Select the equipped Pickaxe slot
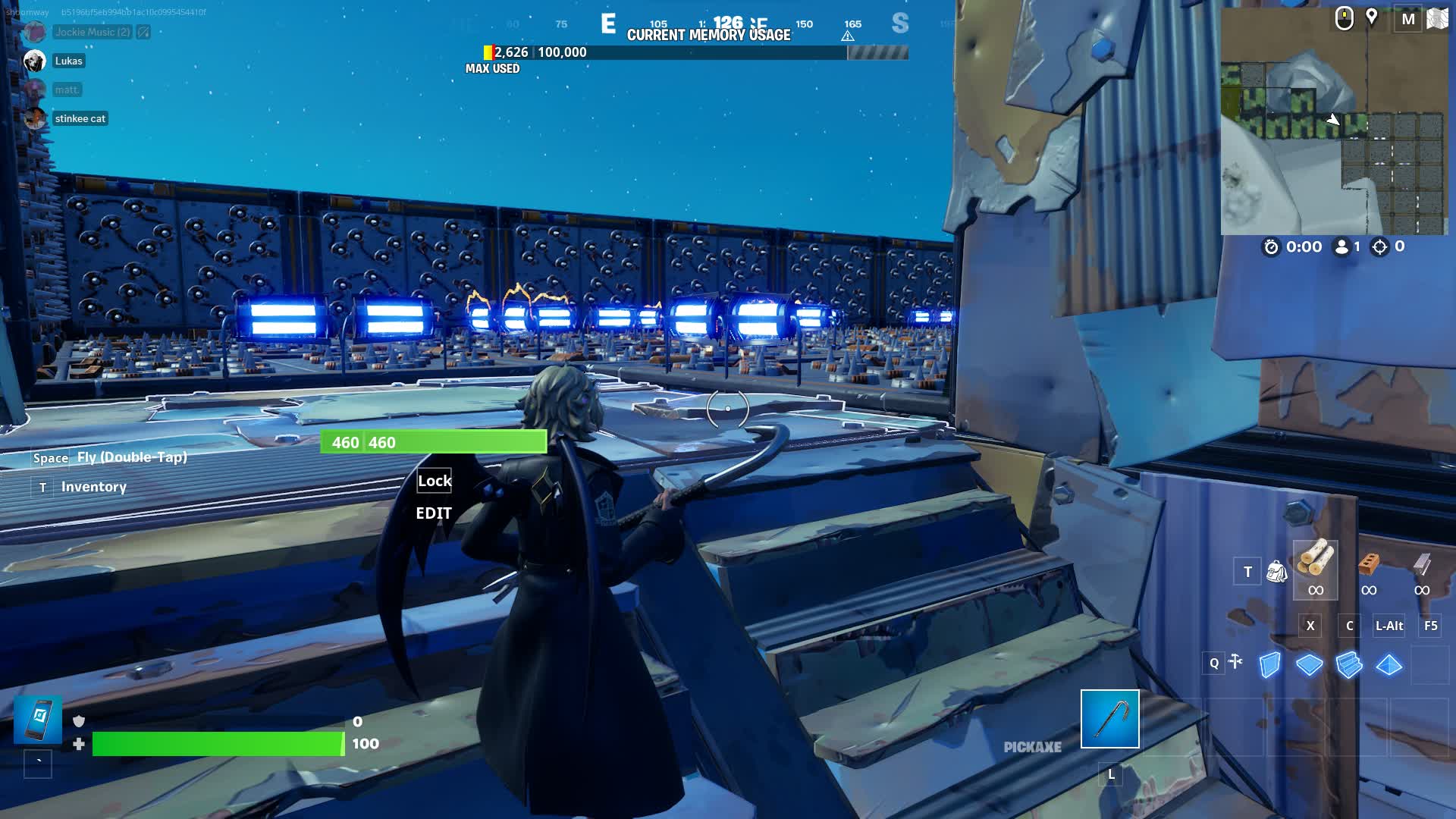This screenshot has width=1456, height=819. click(1109, 720)
